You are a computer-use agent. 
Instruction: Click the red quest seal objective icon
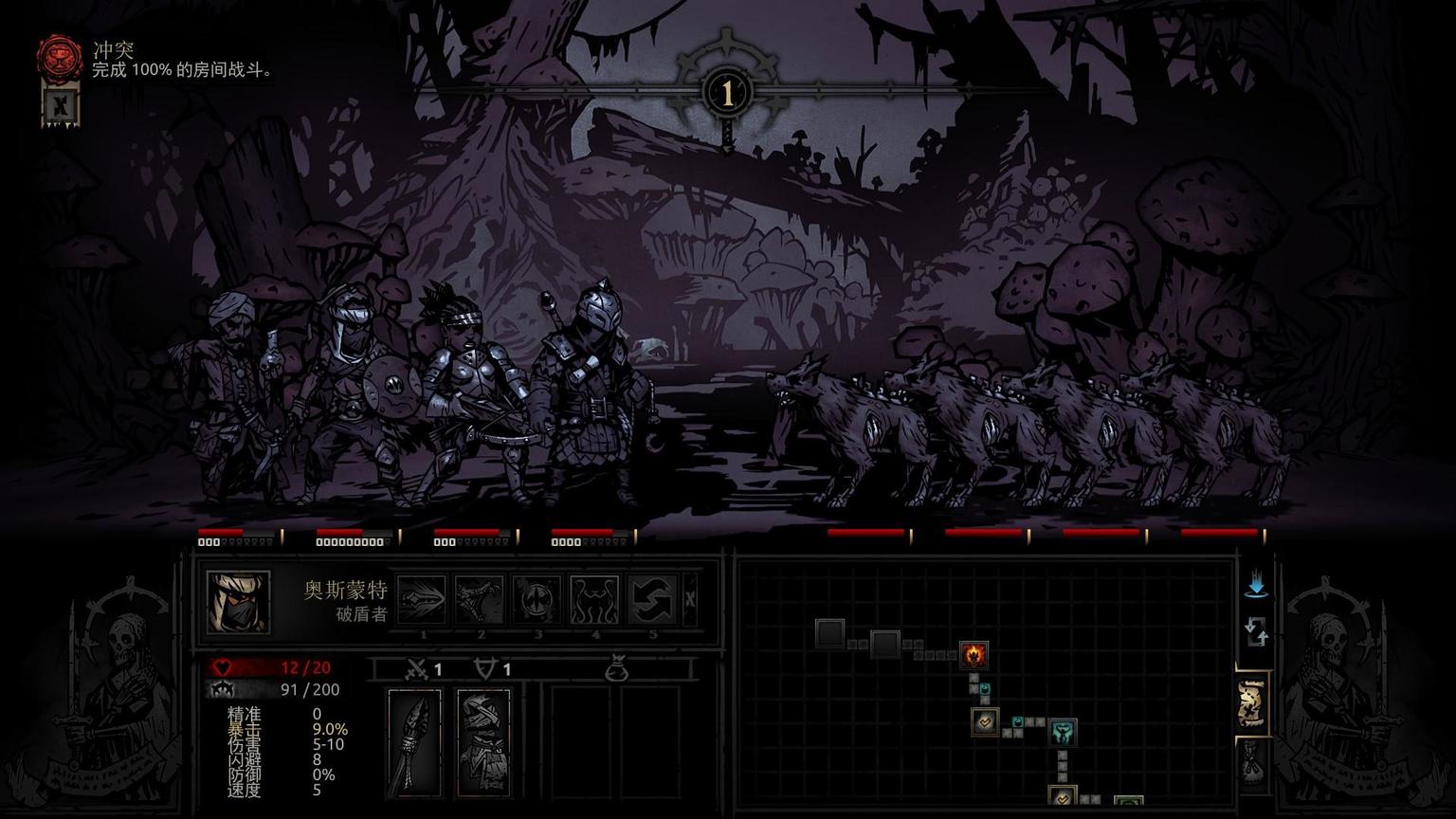pyautogui.click(x=59, y=56)
